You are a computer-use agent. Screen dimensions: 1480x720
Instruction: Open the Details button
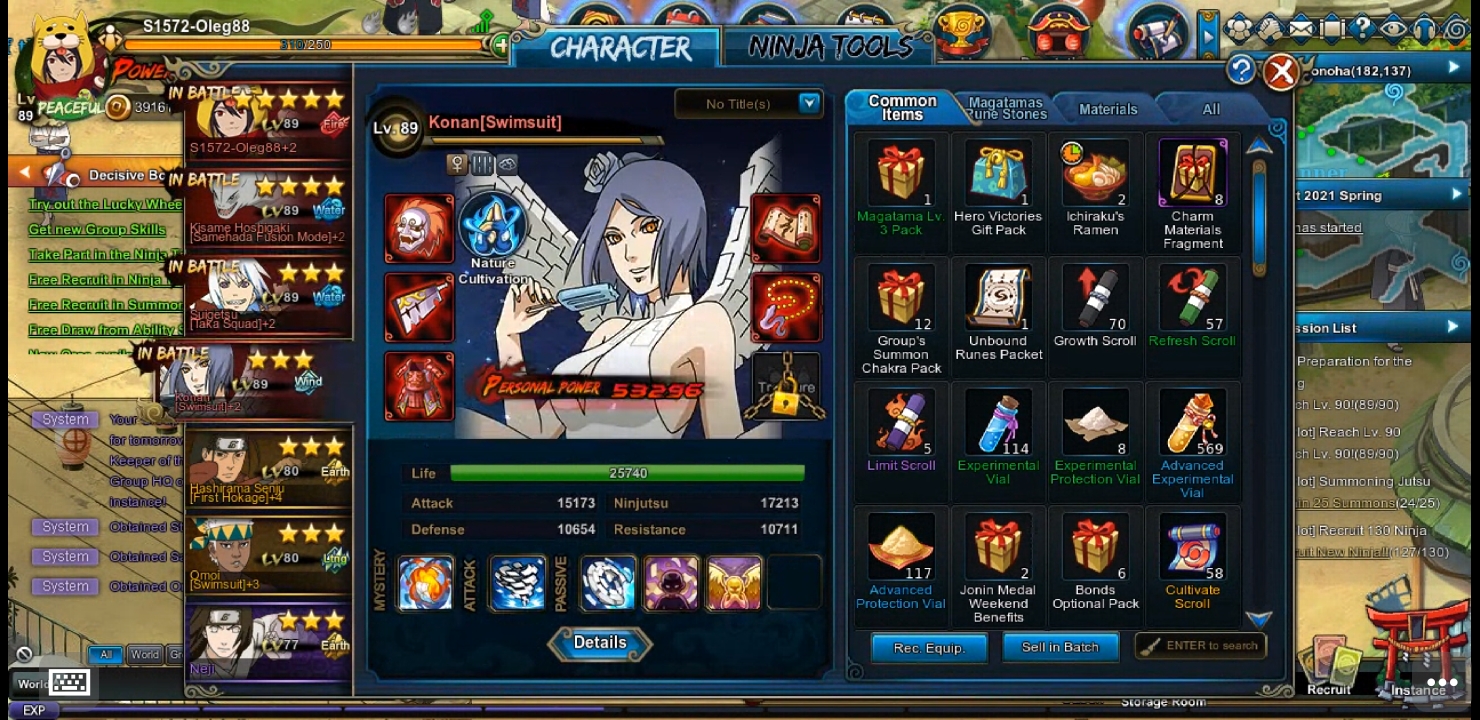pos(600,644)
